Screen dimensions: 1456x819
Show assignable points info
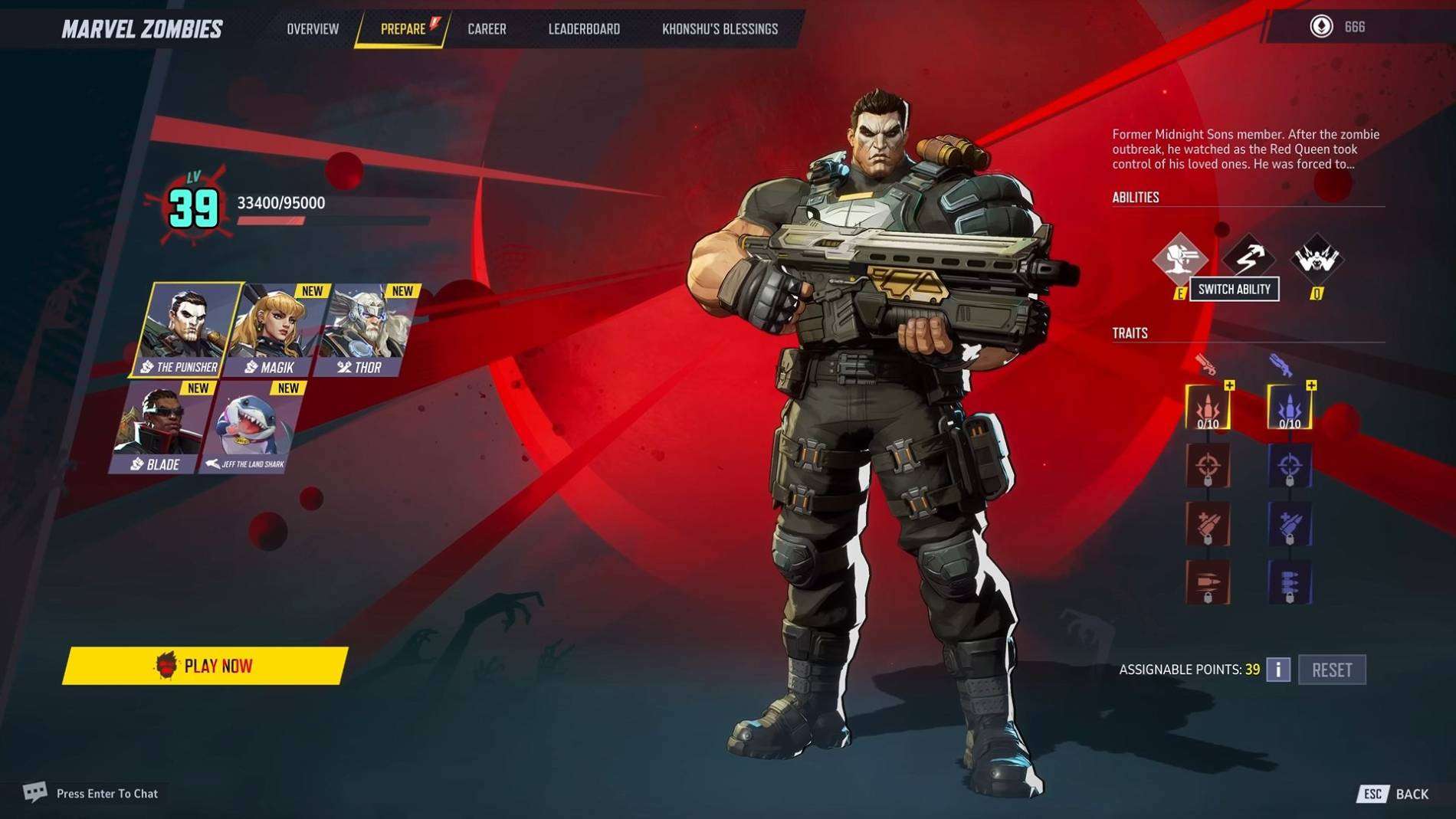[x=1277, y=670]
